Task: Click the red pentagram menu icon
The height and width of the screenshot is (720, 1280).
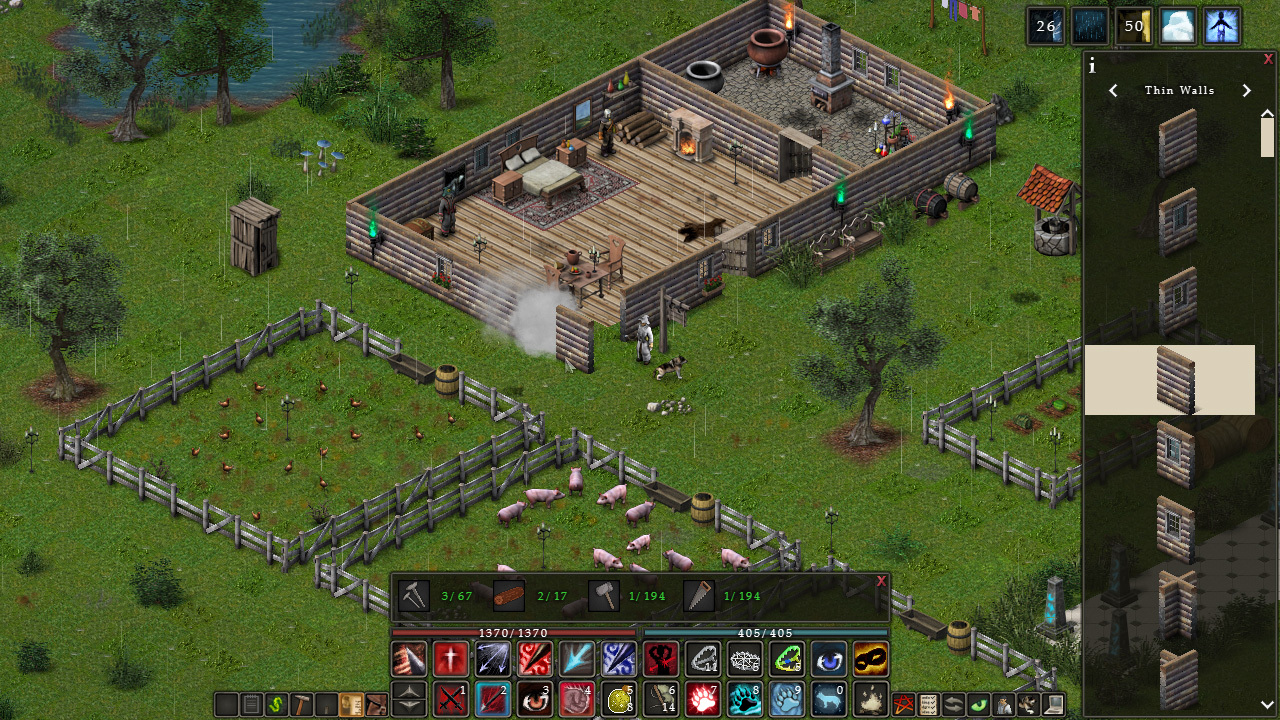Action: [904, 705]
